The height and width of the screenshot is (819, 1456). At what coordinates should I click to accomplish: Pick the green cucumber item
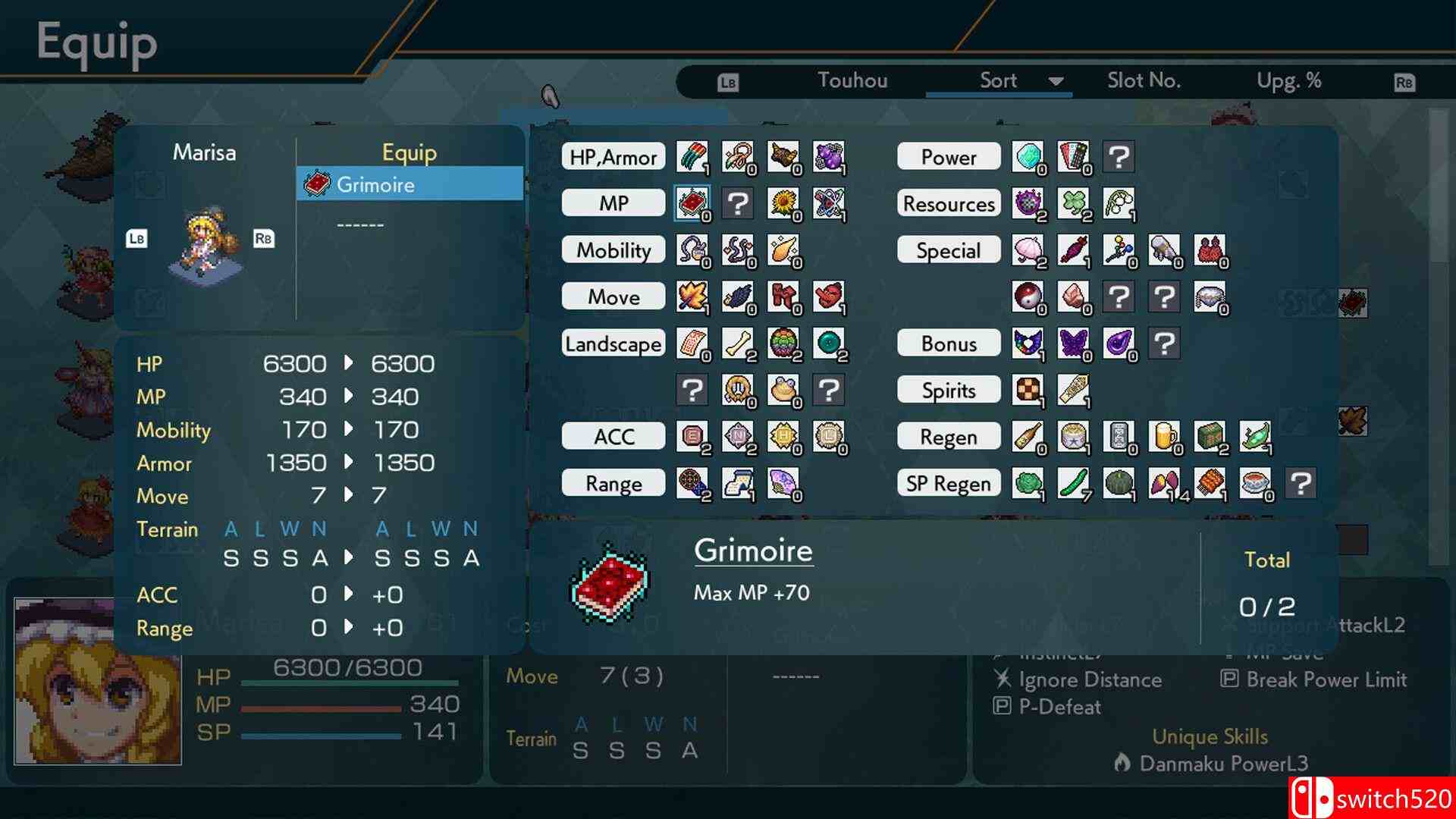pos(1072,483)
